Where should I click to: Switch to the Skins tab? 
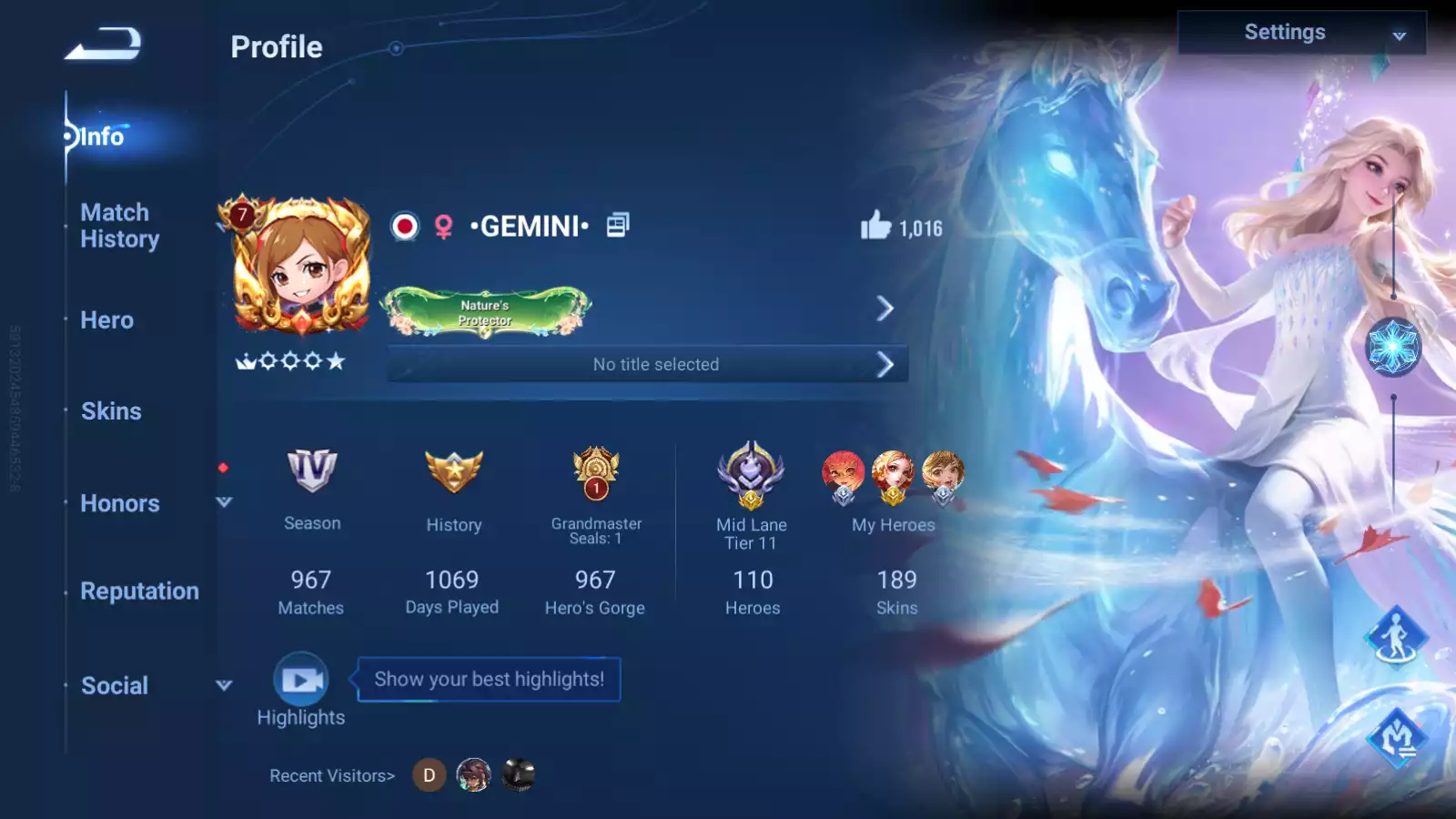pos(111,411)
